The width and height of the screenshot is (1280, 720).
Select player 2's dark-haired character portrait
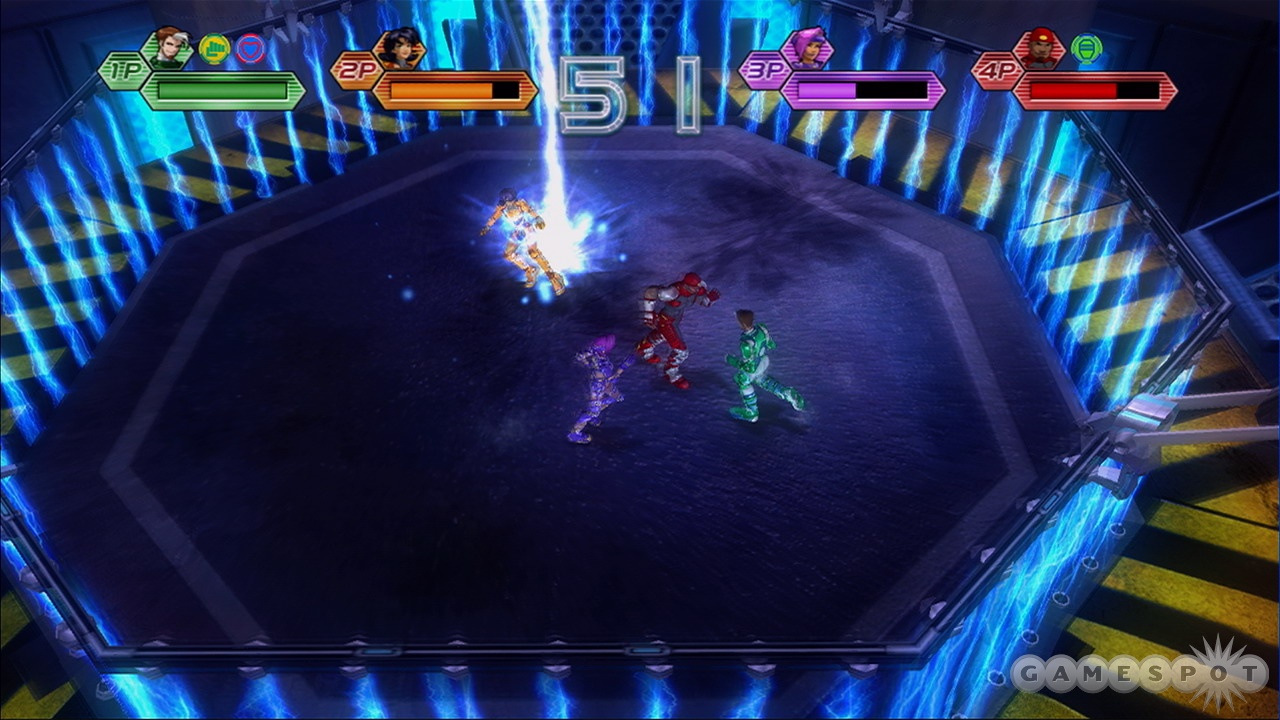pos(399,49)
